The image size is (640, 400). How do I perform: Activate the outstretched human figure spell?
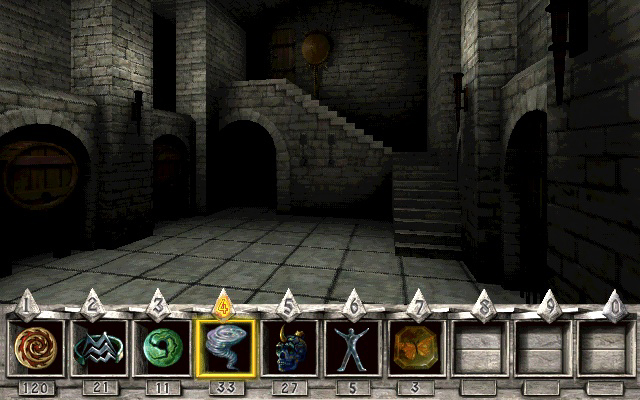tap(353, 347)
